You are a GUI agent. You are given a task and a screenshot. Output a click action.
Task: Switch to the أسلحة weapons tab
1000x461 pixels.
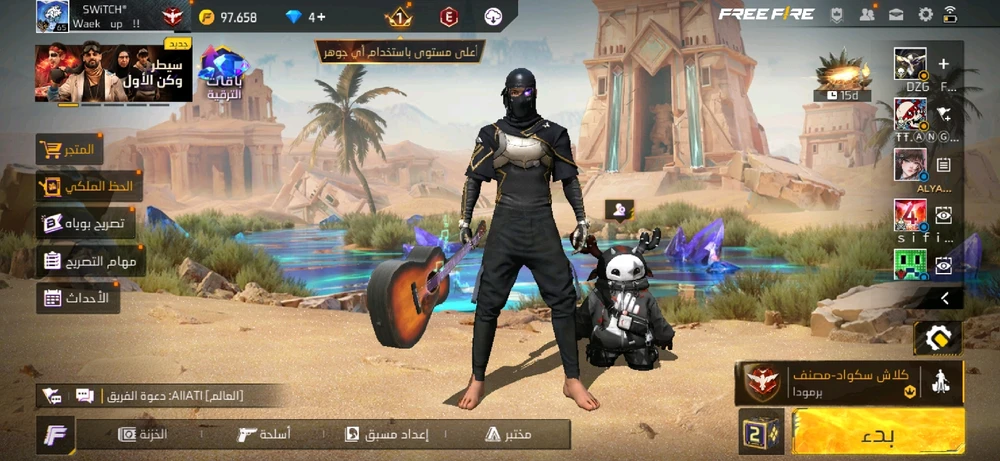pyautogui.click(x=265, y=434)
